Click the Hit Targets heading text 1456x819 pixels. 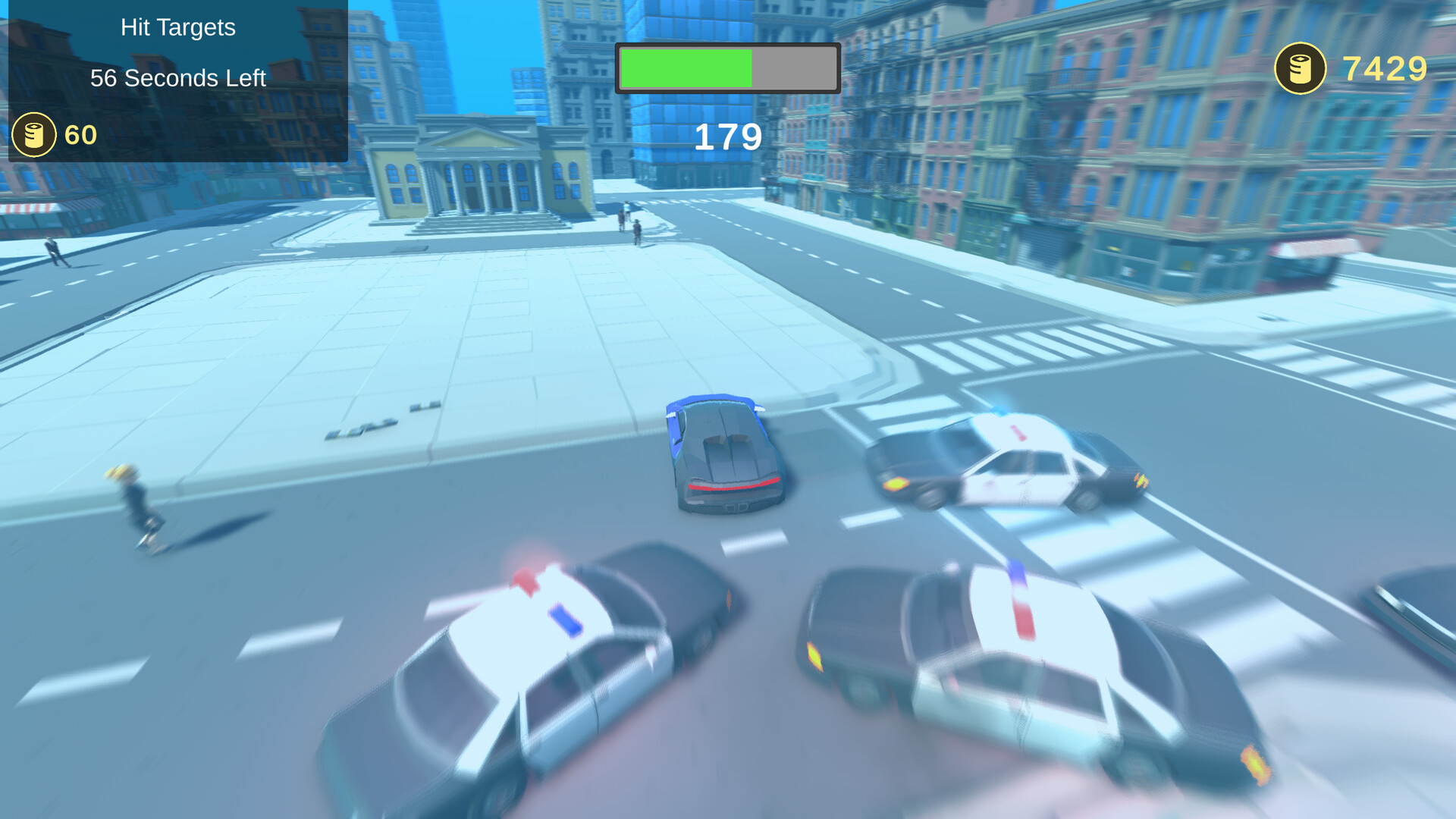(177, 27)
